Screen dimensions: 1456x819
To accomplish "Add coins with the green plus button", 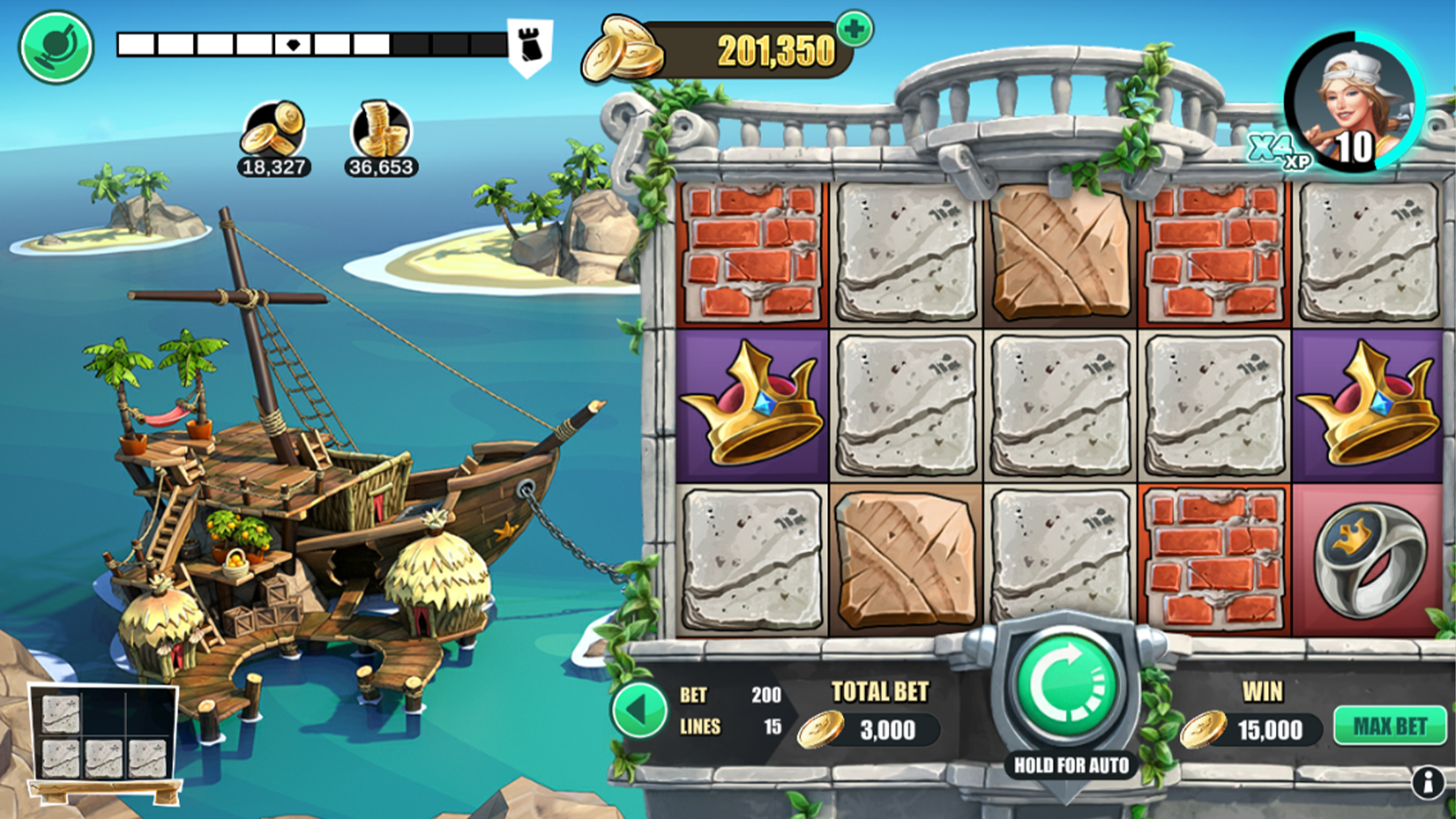I will click(855, 29).
